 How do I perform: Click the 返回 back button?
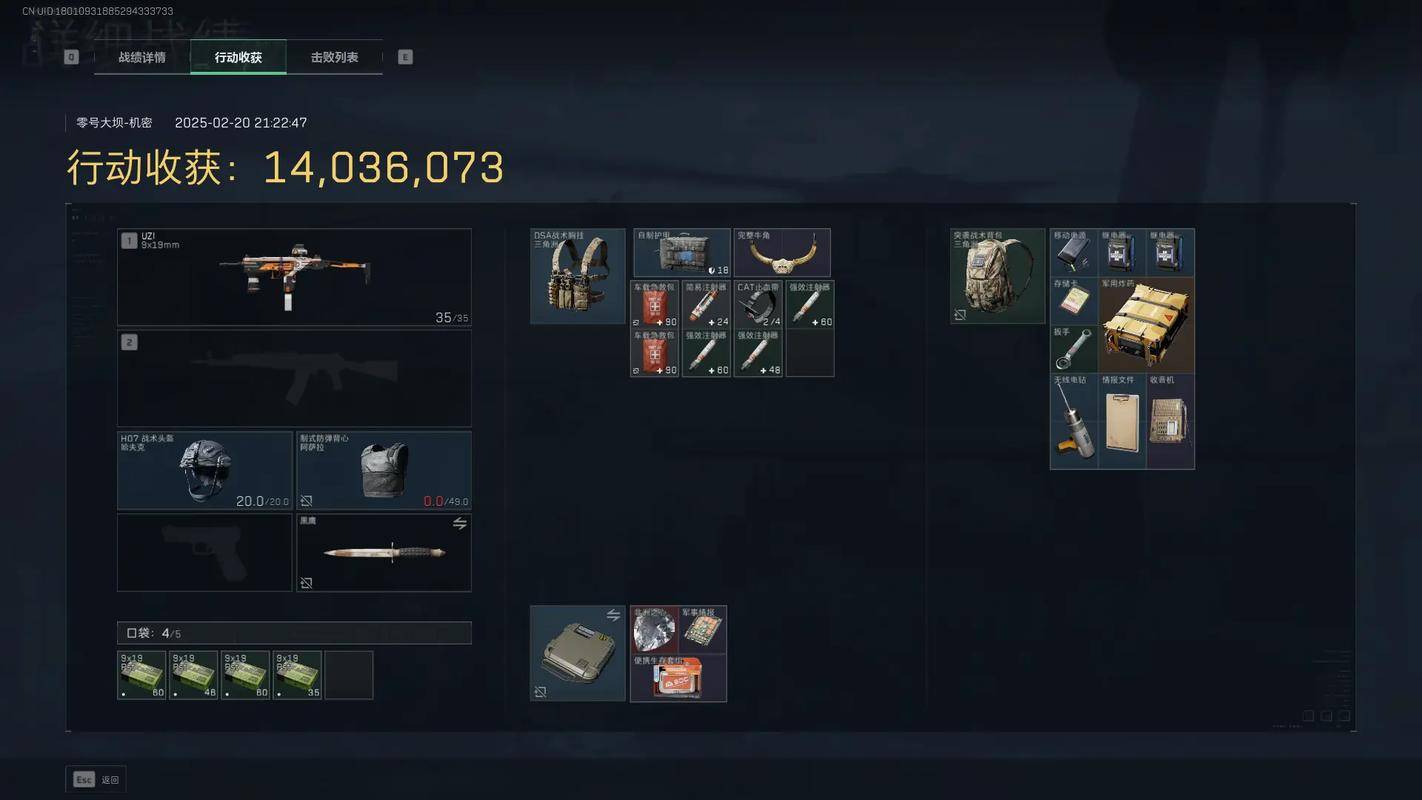pos(97,780)
